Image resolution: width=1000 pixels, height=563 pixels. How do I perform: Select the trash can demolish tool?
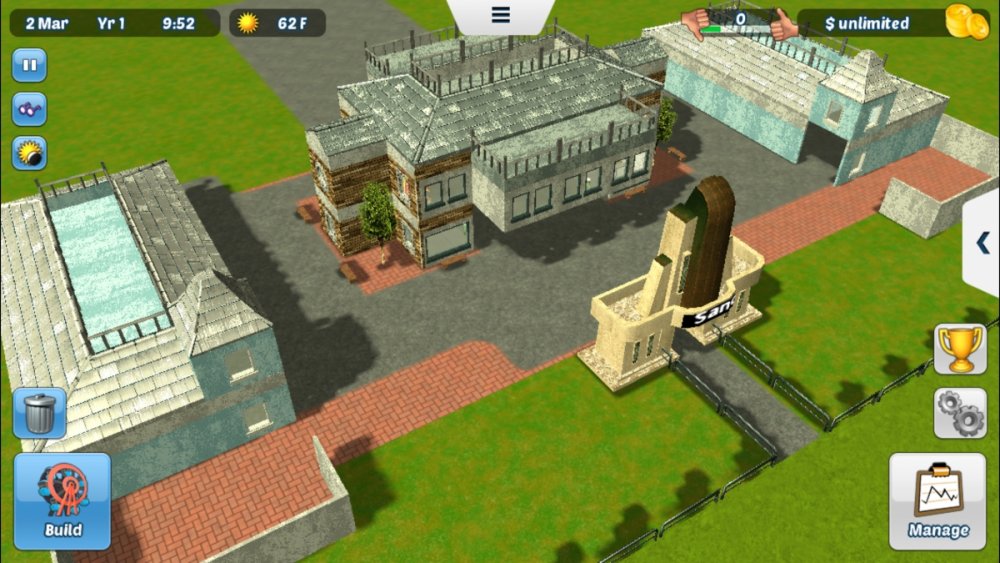40,413
